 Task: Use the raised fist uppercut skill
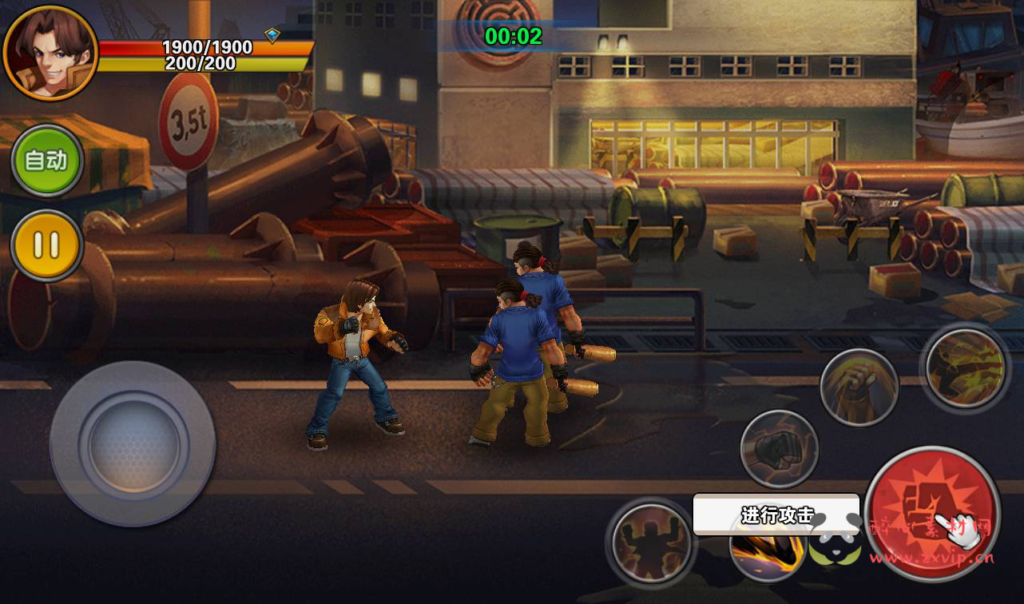tap(858, 387)
